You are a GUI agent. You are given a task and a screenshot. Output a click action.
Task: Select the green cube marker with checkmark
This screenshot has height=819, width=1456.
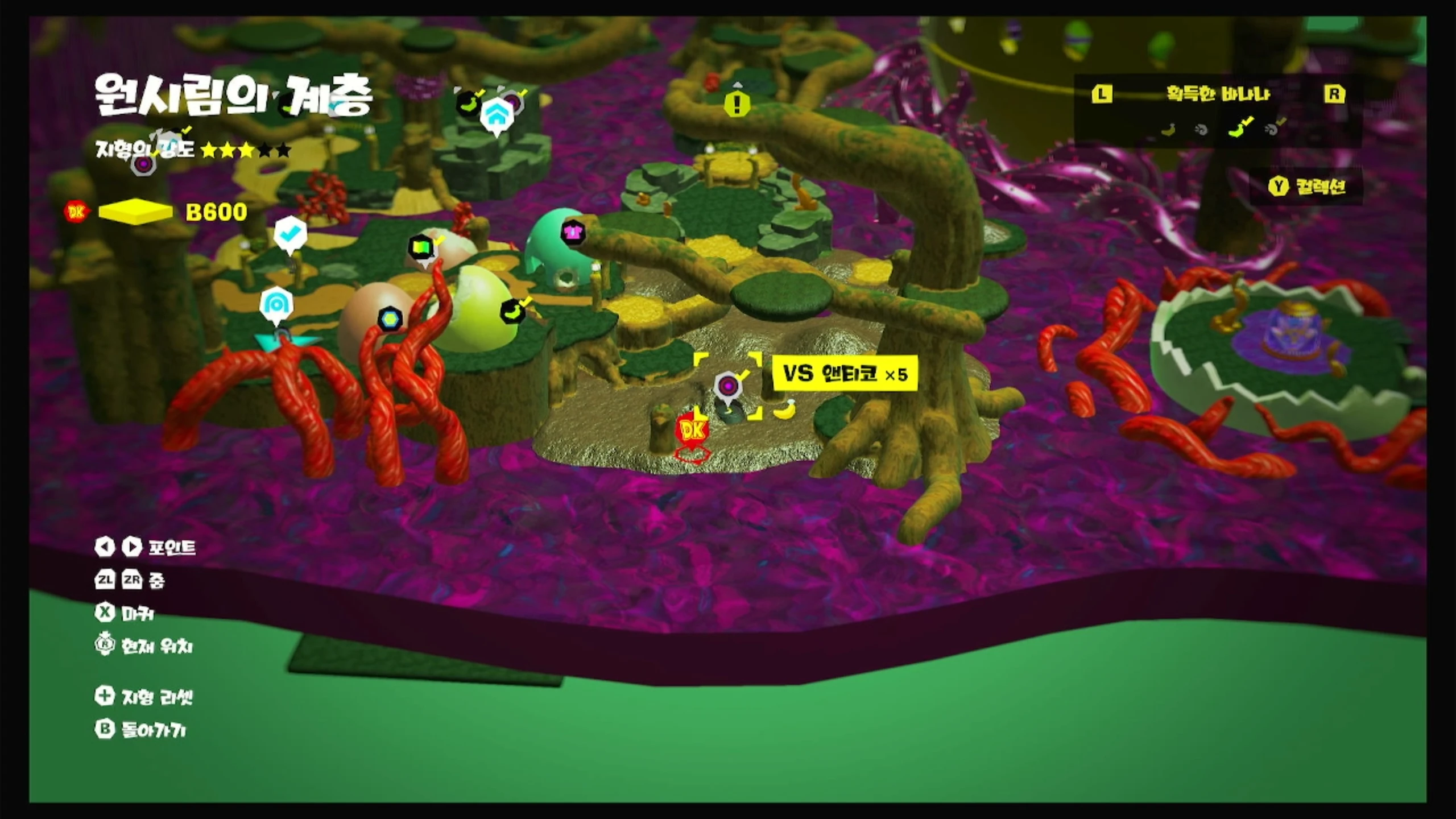point(421,247)
